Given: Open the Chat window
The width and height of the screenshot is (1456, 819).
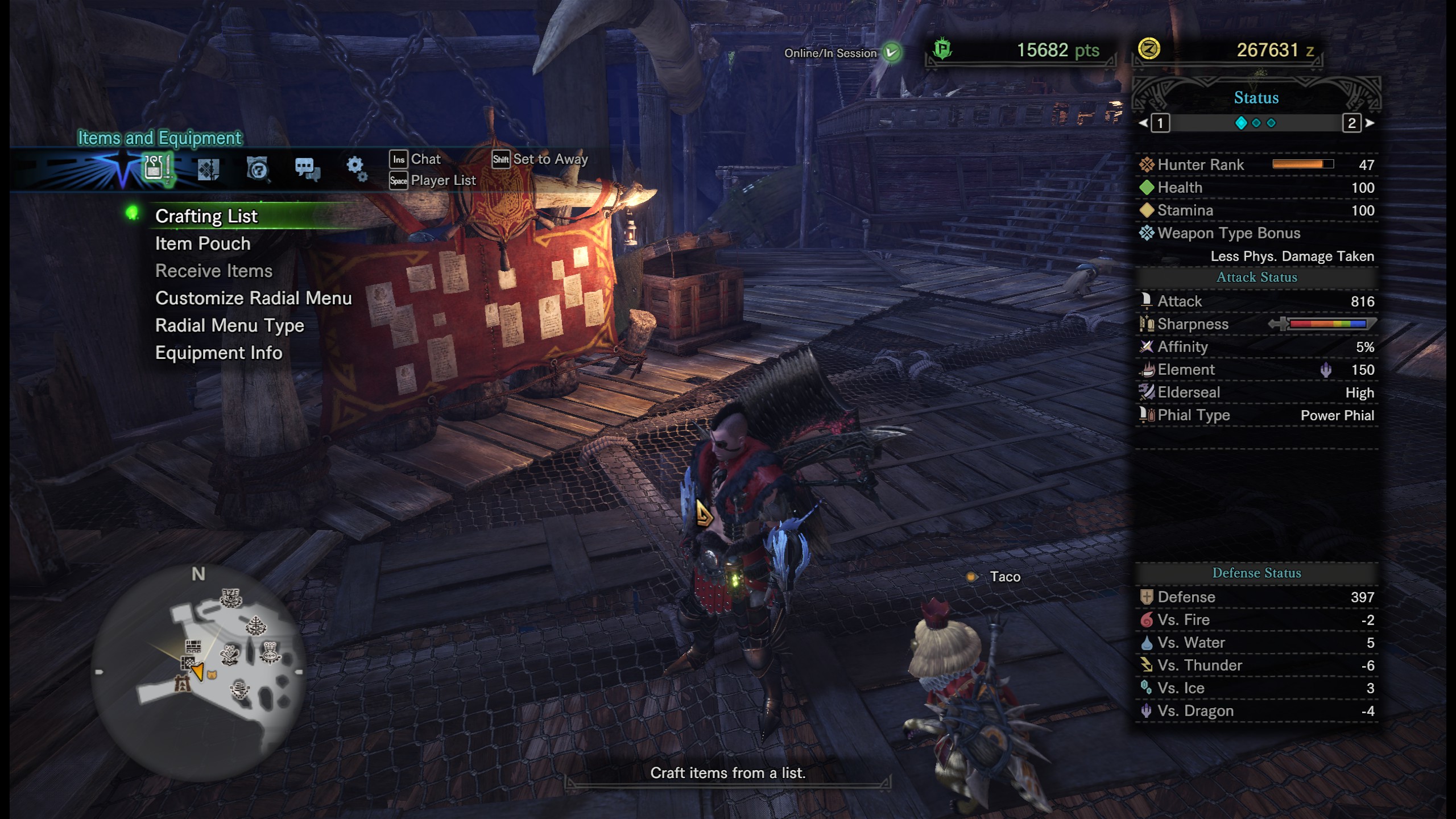Looking at the screenshot, I should click(426, 159).
